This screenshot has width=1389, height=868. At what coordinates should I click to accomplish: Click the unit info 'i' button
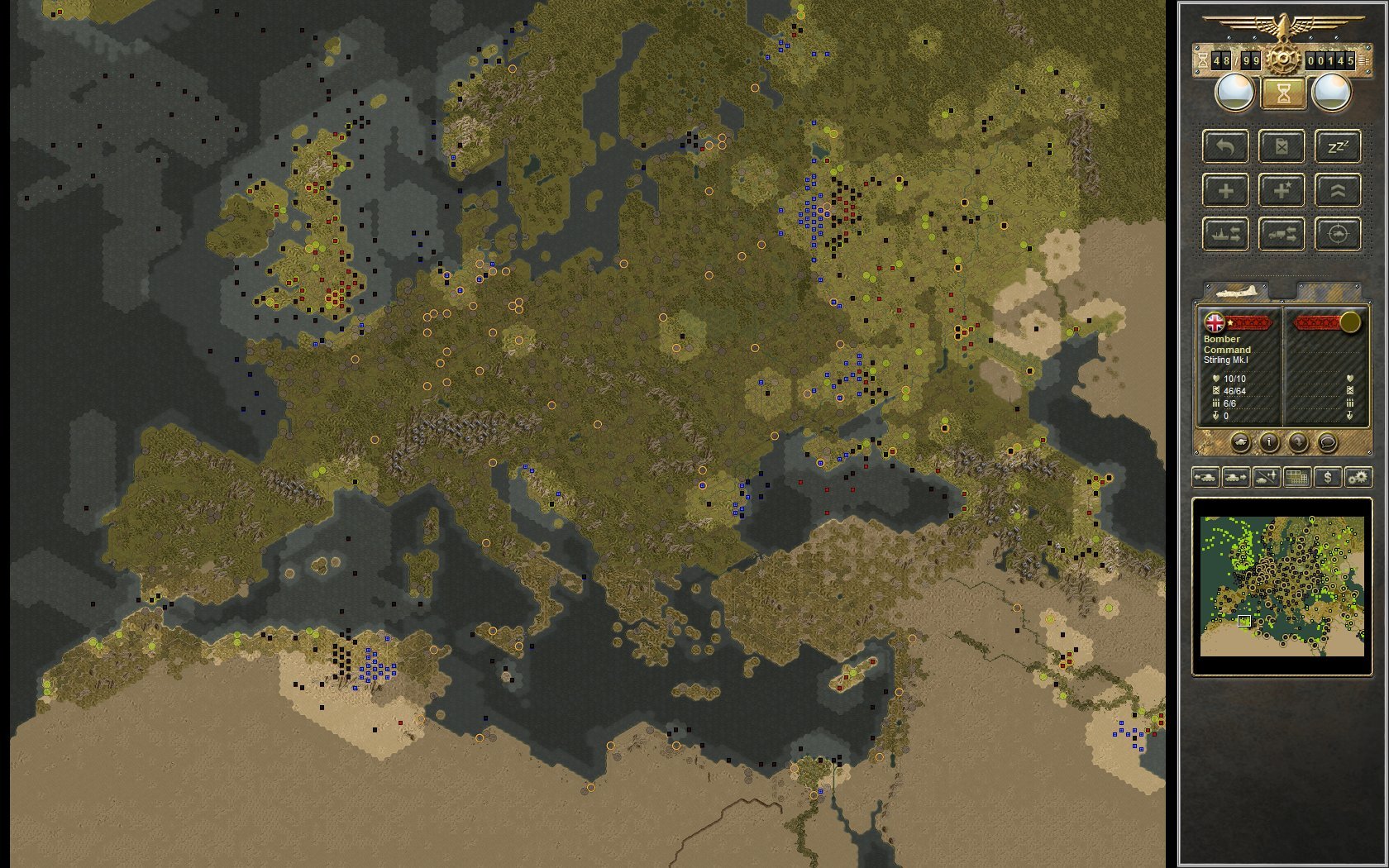(x=1268, y=442)
